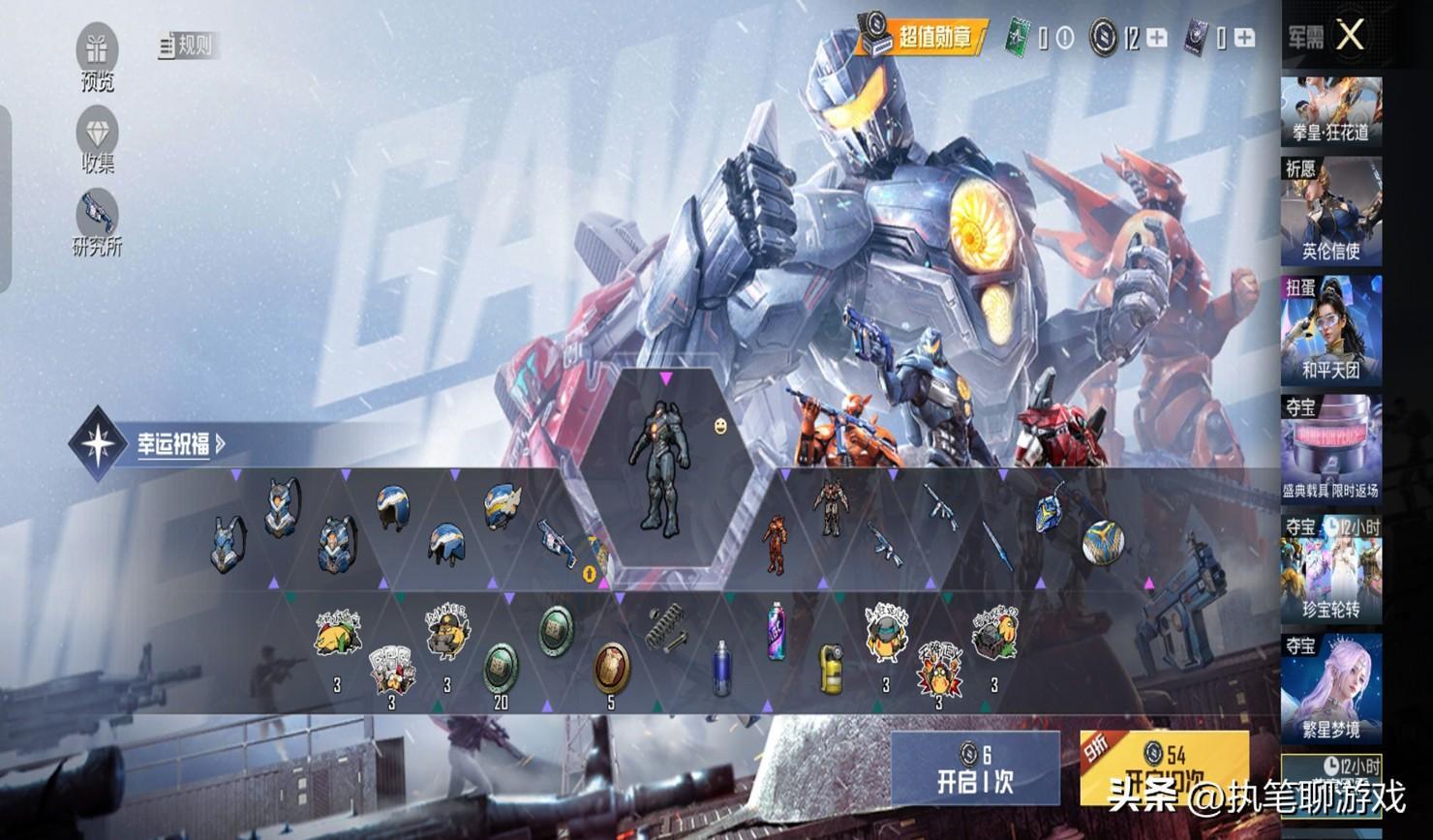Click 开启1次 to open once
Viewport: 1433px width, 840px height.
[x=975, y=769]
